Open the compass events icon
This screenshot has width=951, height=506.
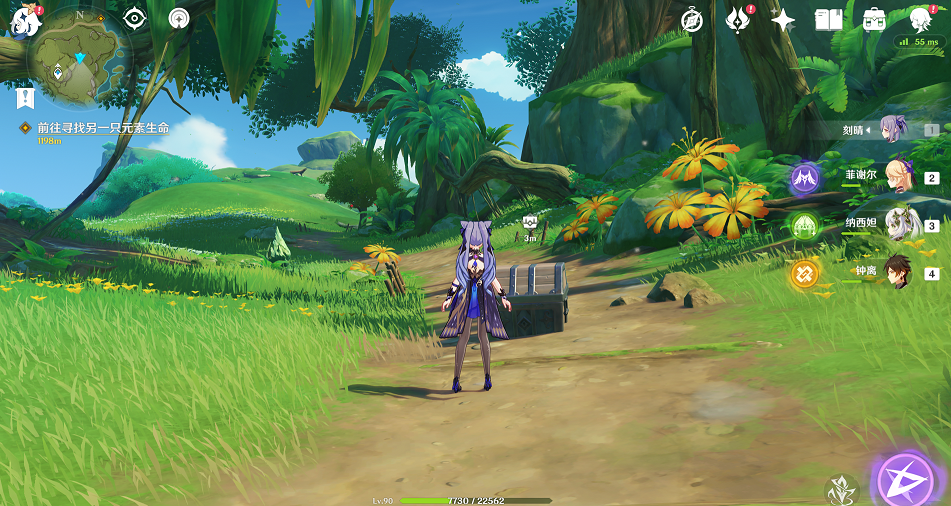(x=692, y=19)
